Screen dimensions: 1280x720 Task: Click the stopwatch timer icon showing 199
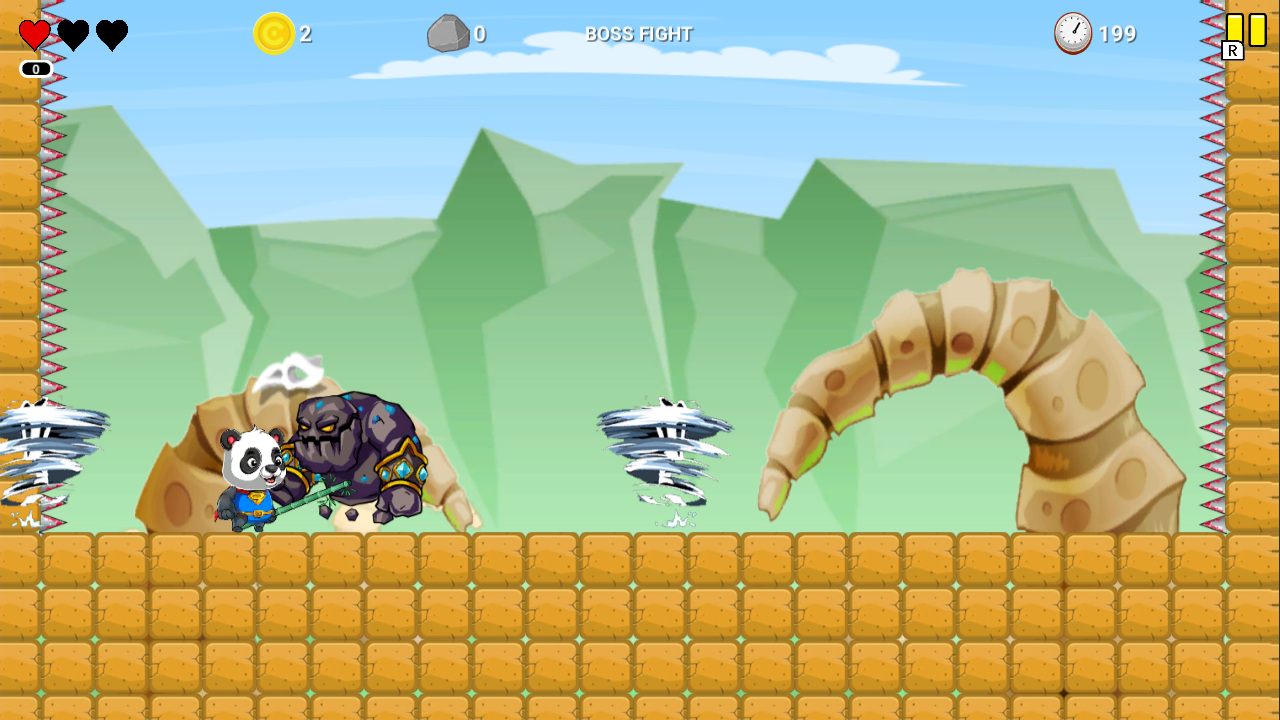1072,33
